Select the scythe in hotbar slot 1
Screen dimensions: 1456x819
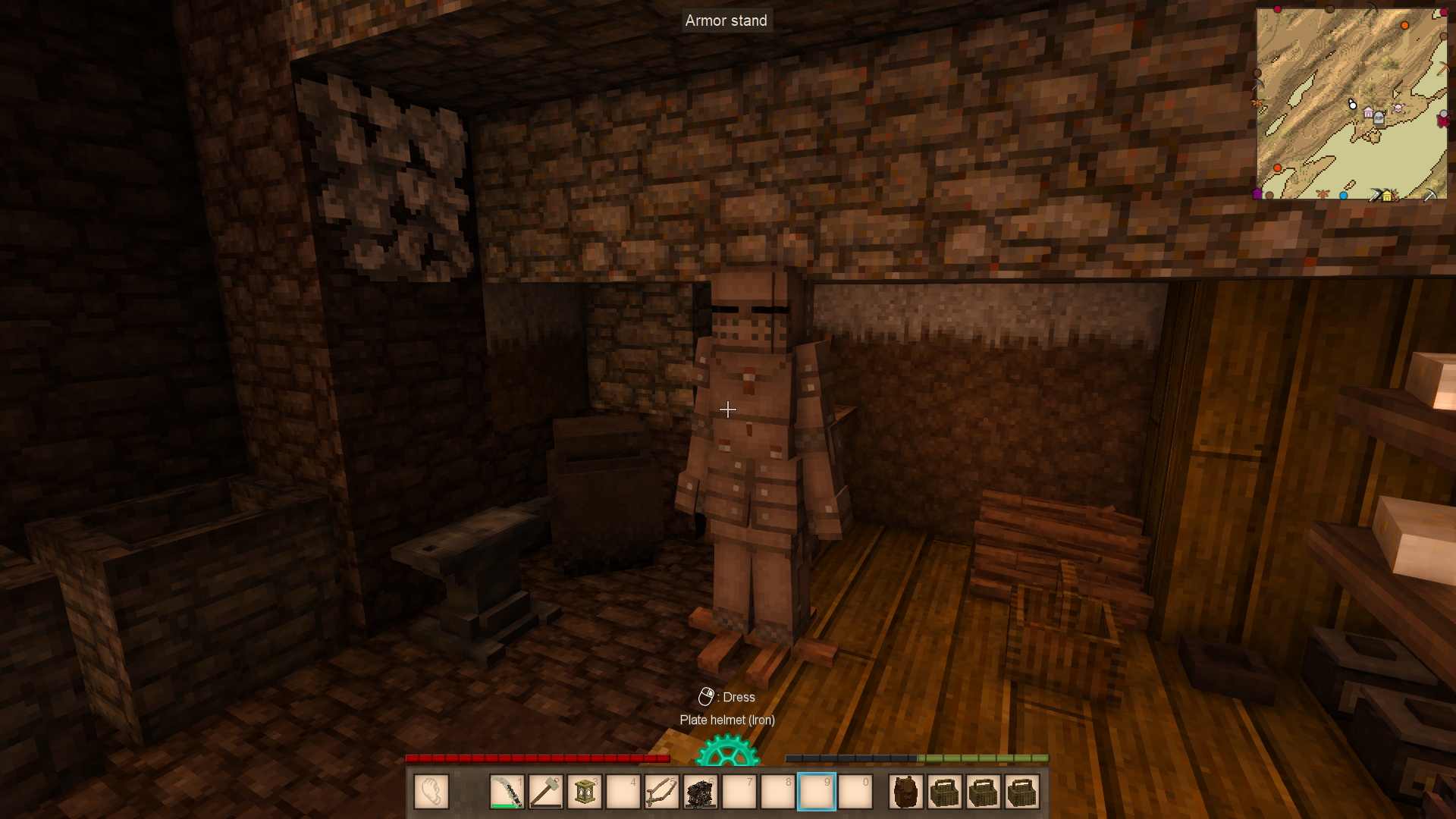(507, 792)
